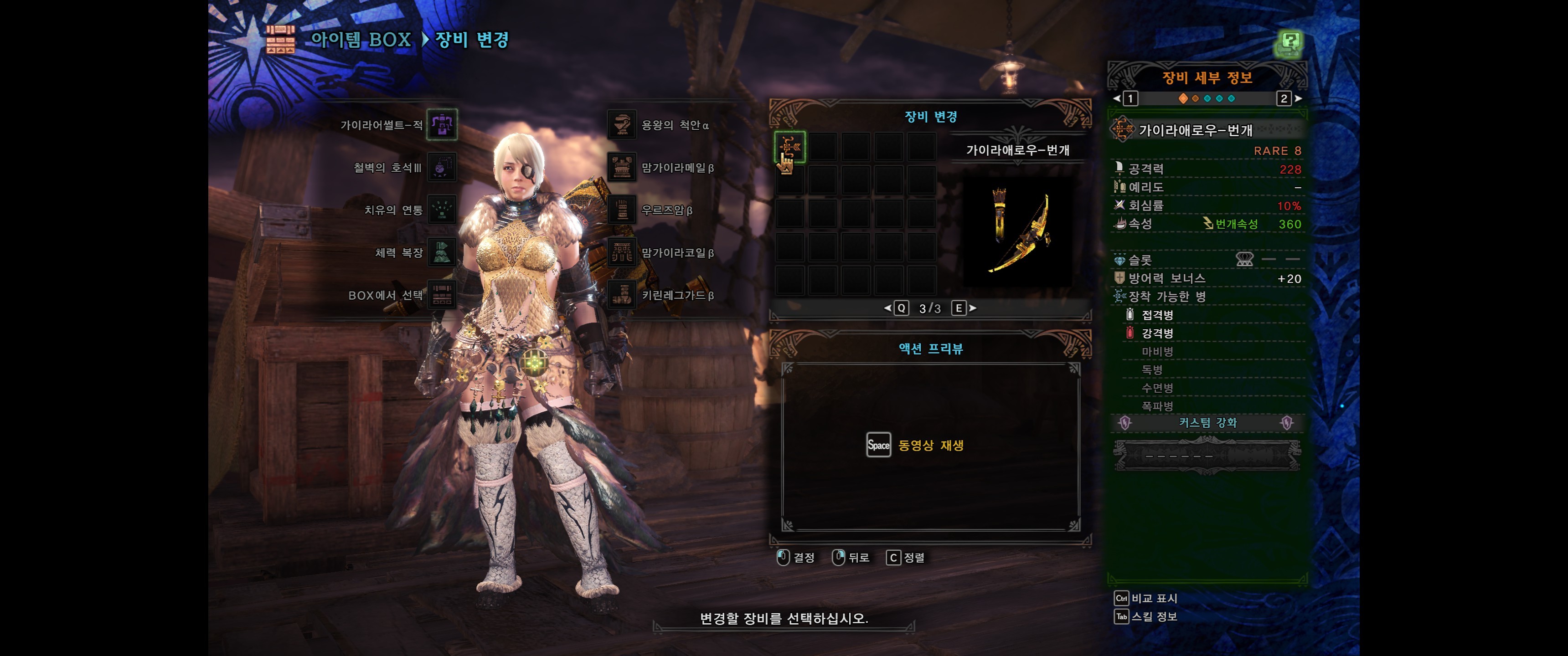
Task: Open 스킬 정보 skill info
Action: (x=1145, y=616)
